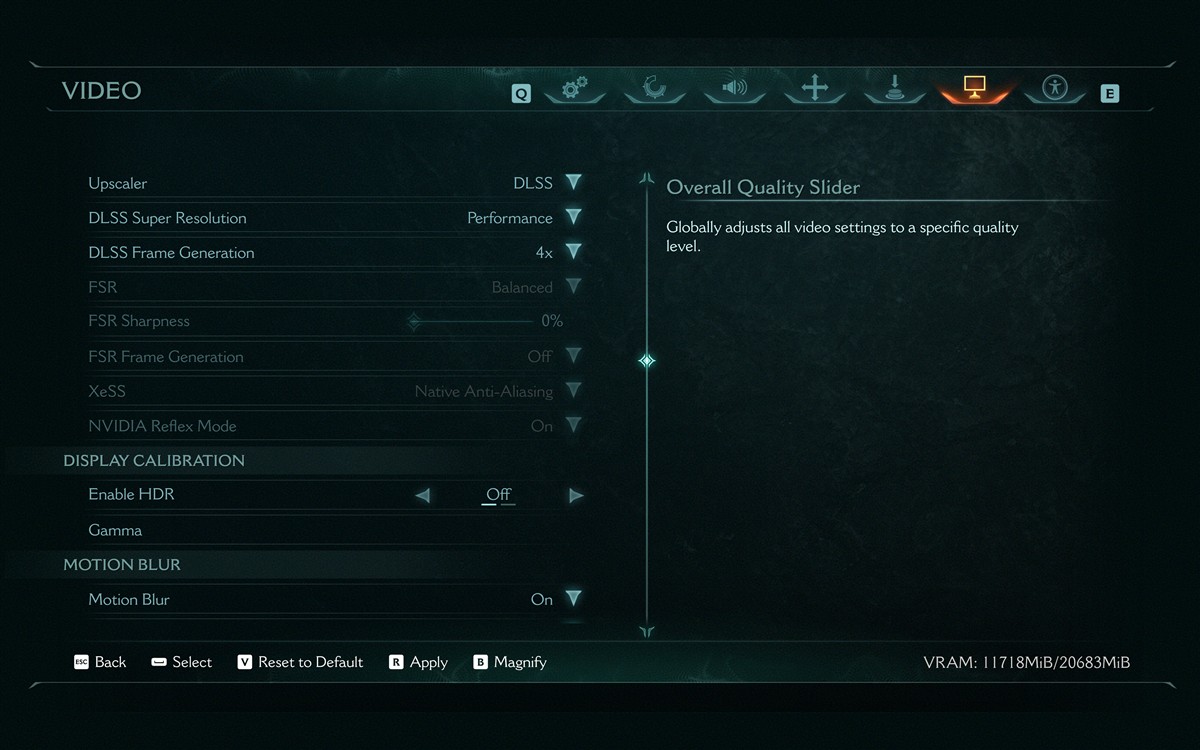Click the scrollbar's bottom arrow
The height and width of the screenshot is (750, 1200).
point(647,631)
